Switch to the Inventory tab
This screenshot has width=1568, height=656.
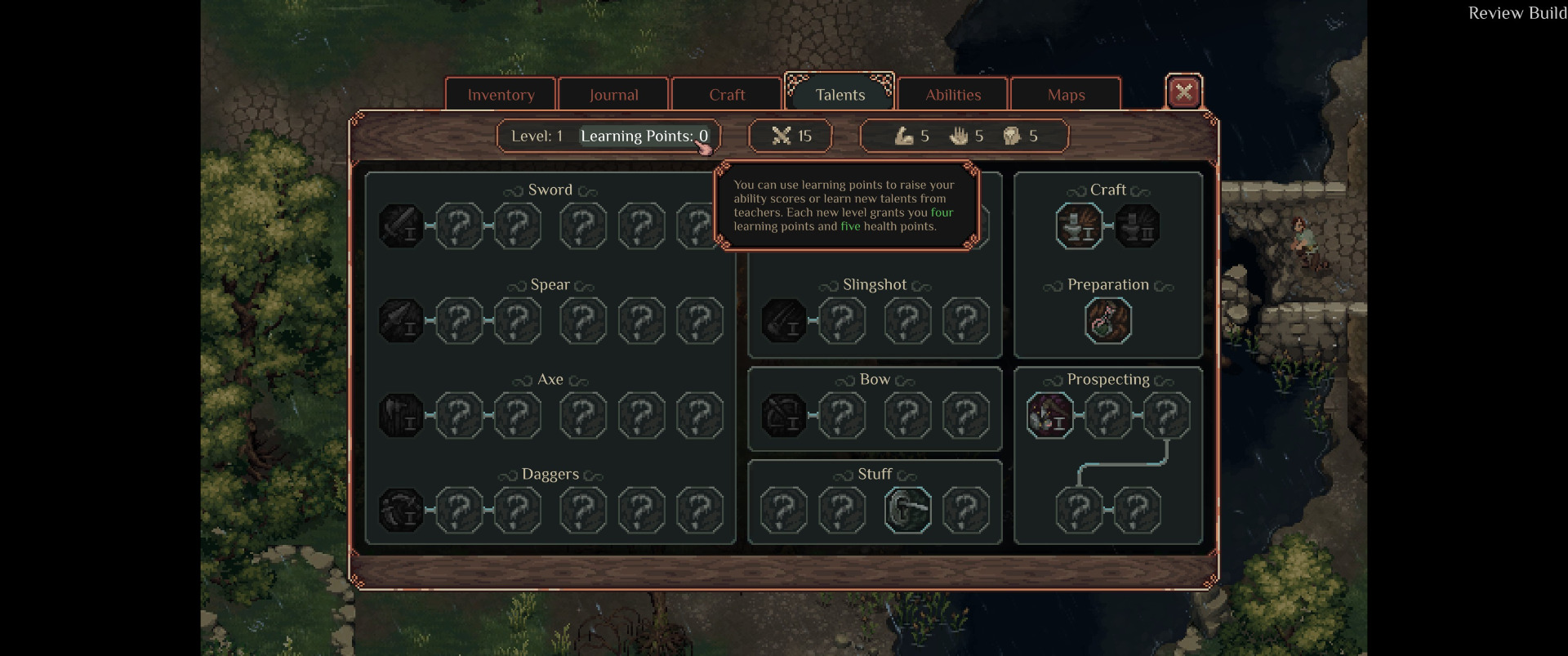(x=501, y=95)
